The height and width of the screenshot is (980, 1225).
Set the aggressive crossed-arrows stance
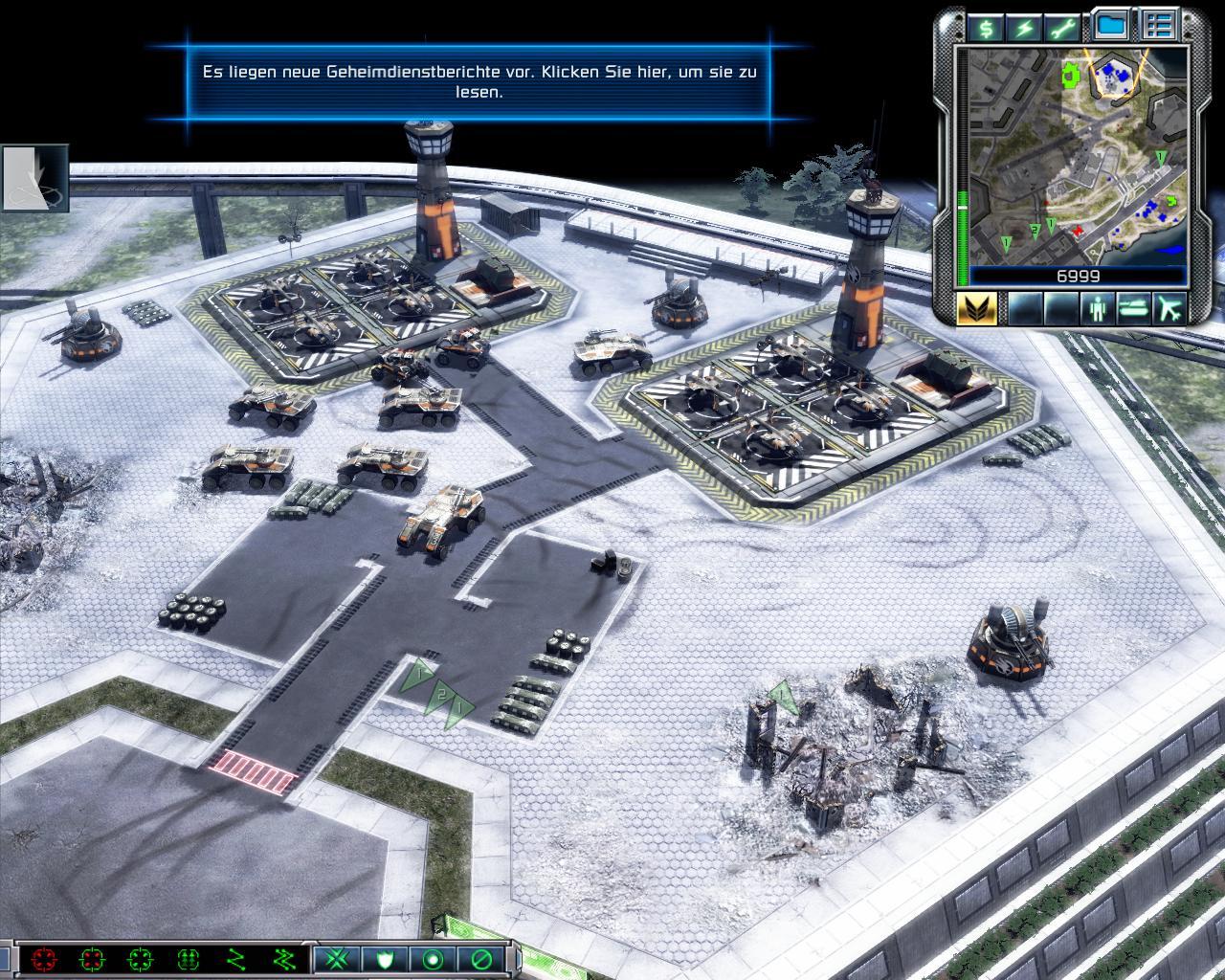point(337,959)
